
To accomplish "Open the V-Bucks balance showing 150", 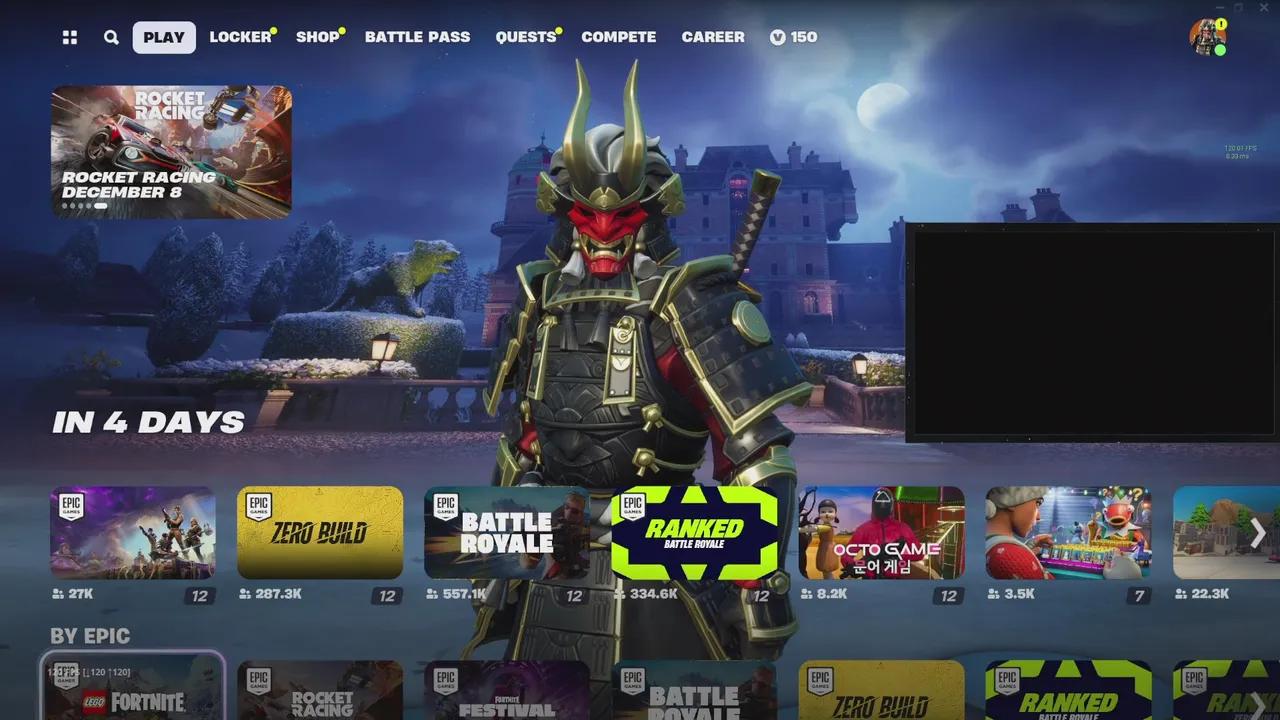I will click(792, 37).
